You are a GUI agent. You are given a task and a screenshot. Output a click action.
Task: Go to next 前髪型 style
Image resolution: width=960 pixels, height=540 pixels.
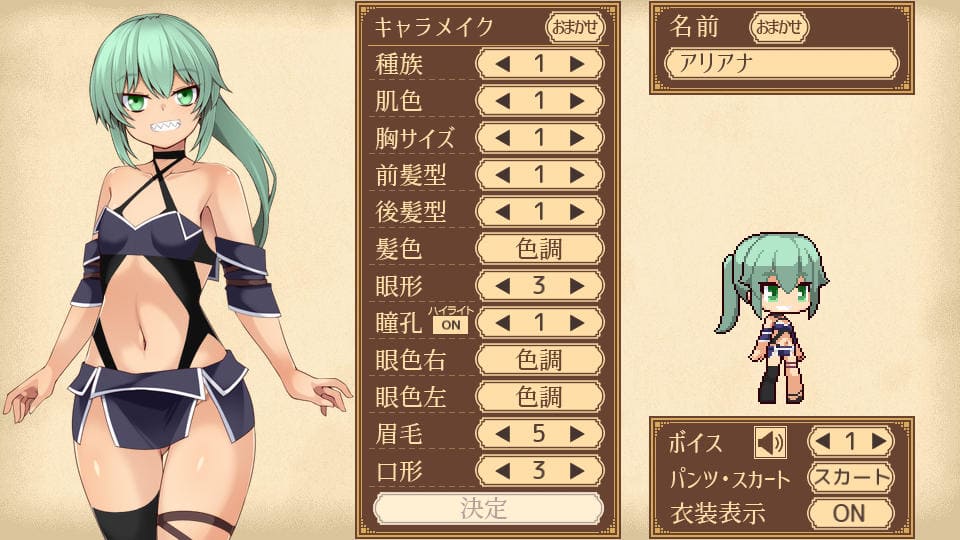click(577, 174)
